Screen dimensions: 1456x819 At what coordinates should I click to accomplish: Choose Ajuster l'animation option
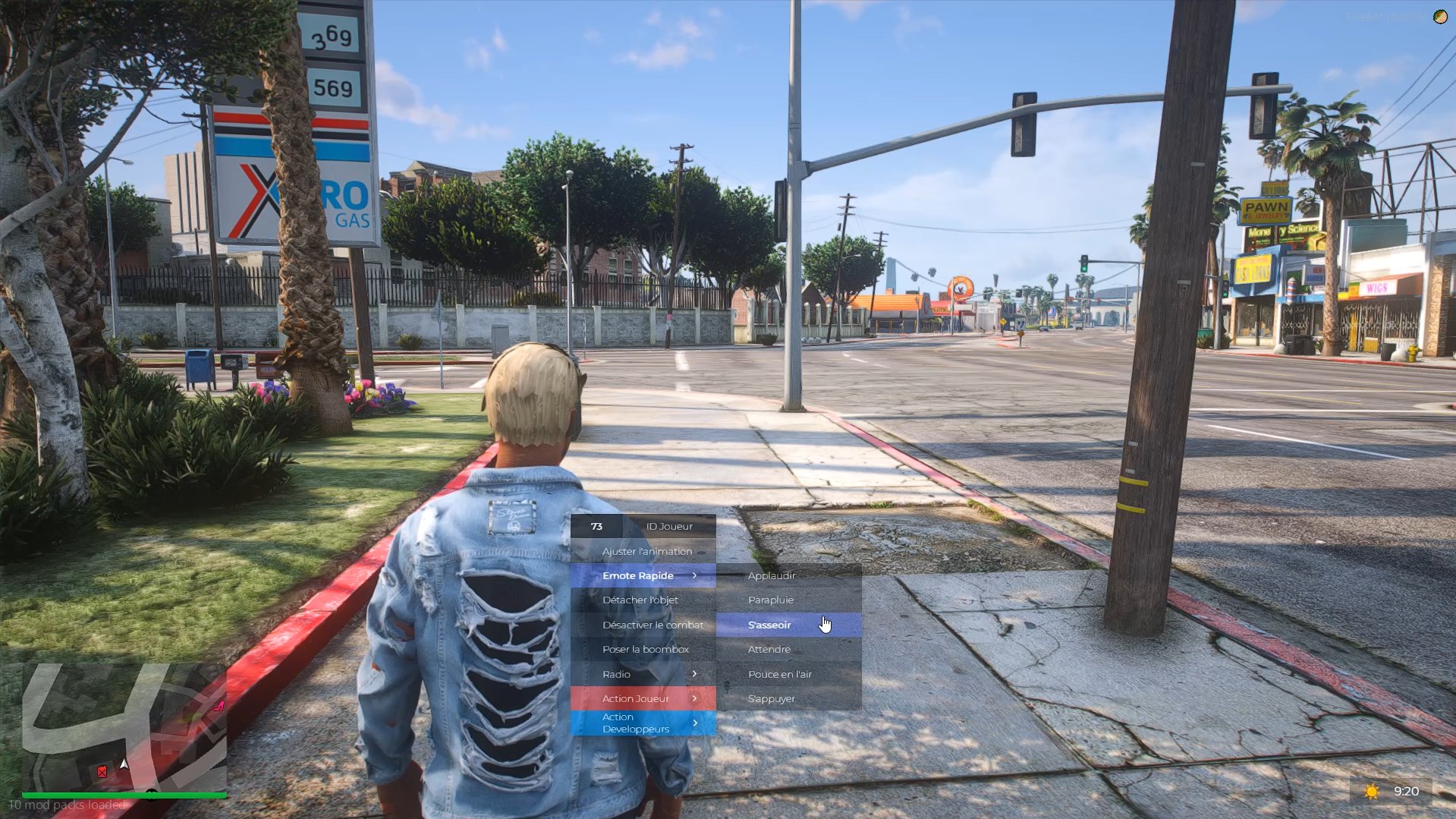[x=643, y=551]
